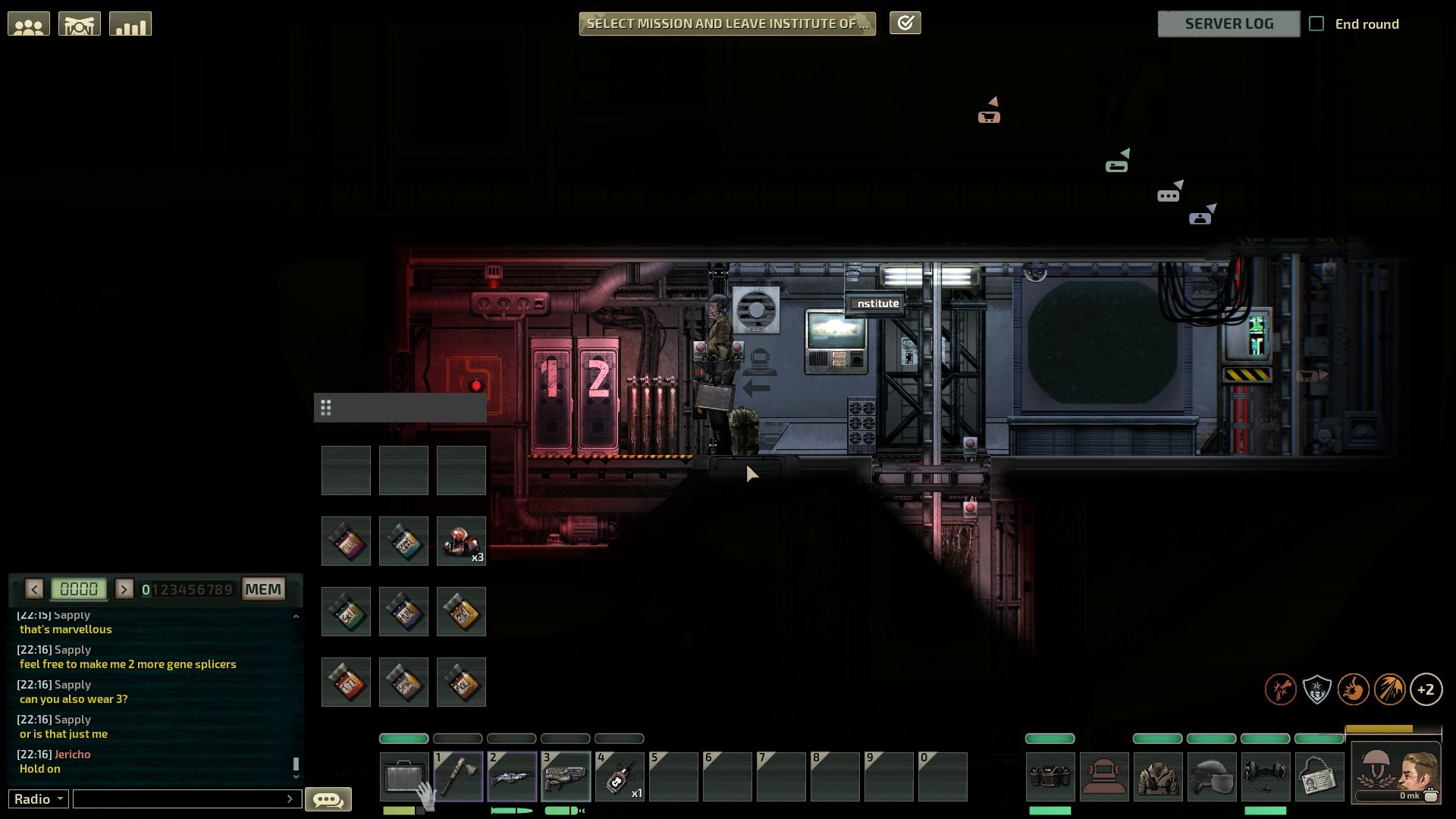
Task: Select the purple-labeled gene vial
Action: 347,541
